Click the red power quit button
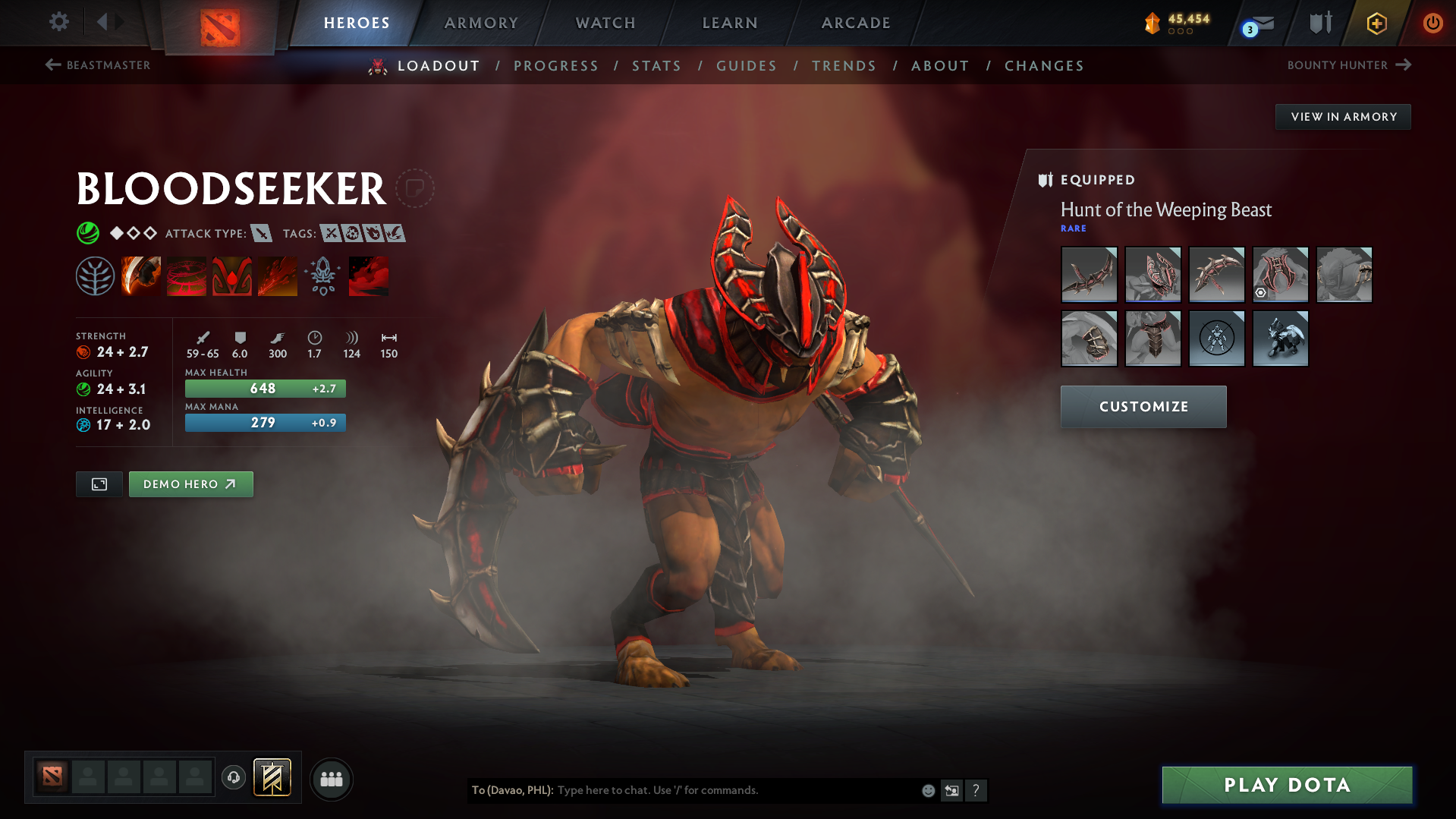This screenshot has width=1456, height=819. tap(1432, 23)
